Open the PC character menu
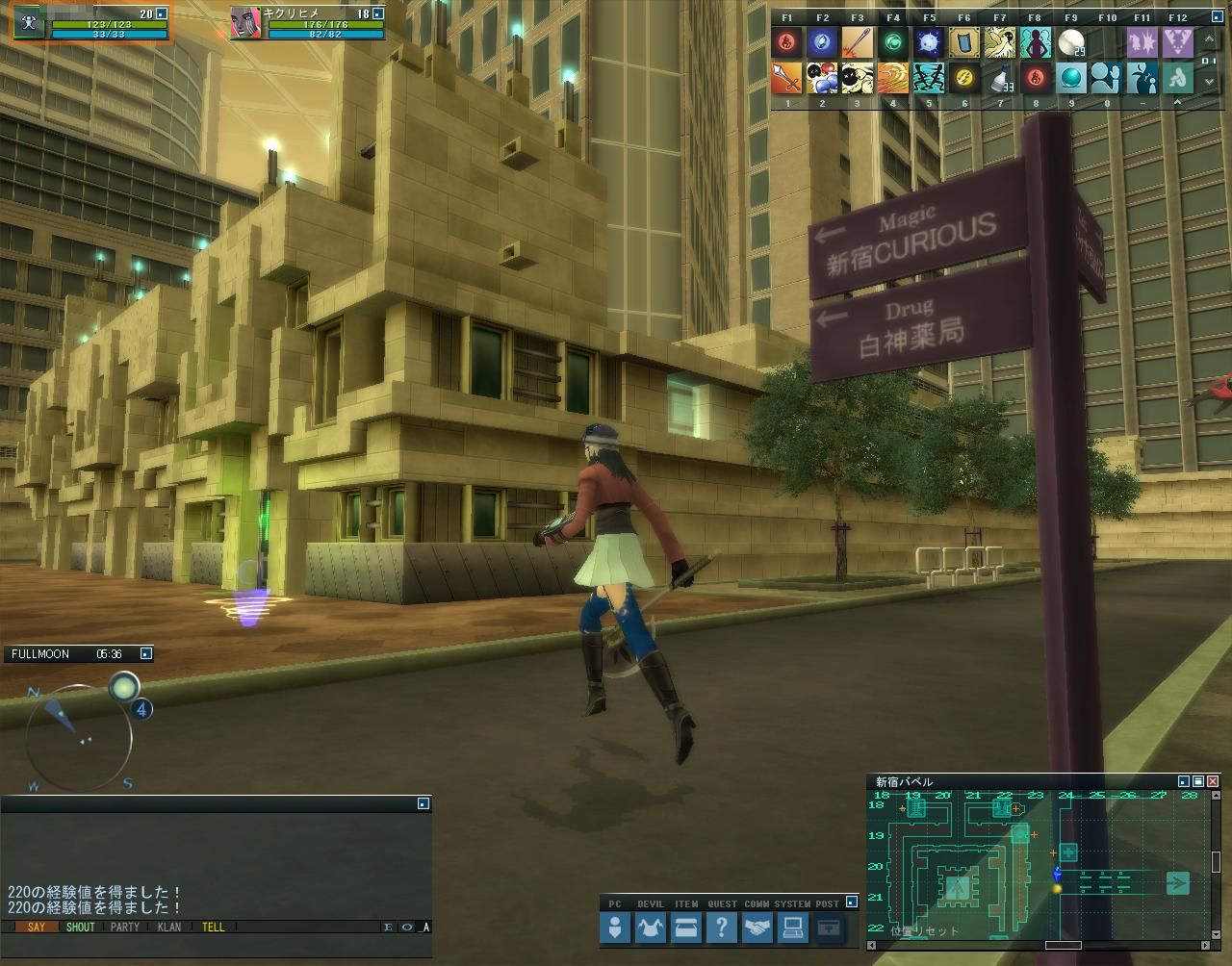This screenshot has height=966, width=1232. pos(615,928)
